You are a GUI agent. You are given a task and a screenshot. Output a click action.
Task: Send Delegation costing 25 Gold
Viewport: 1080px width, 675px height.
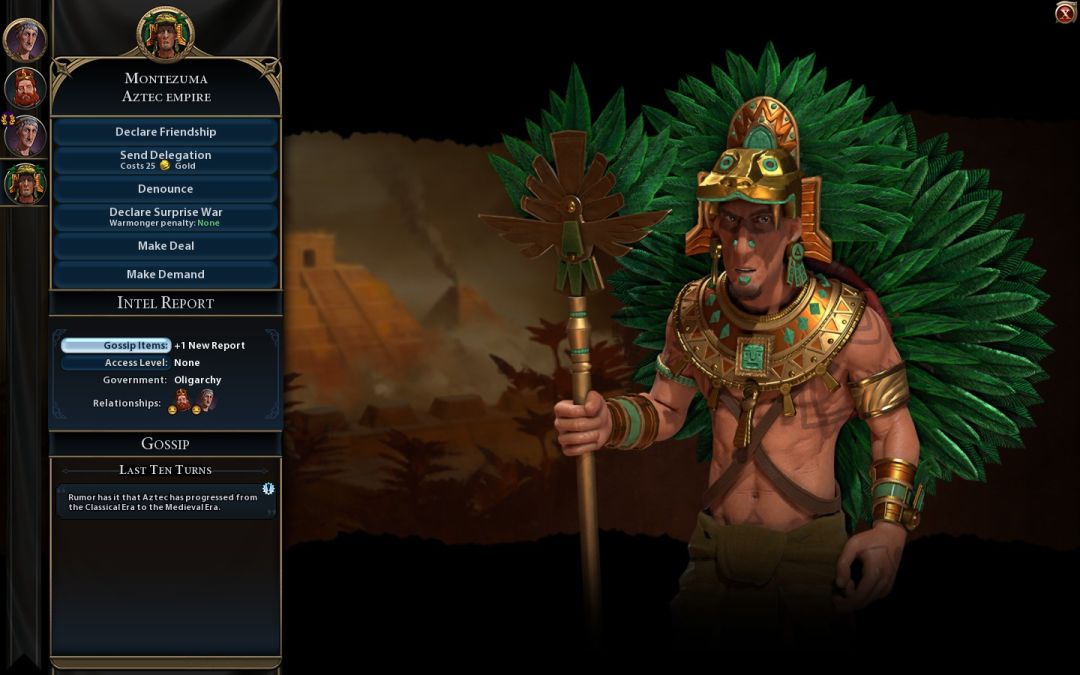(x=165, y=160)
